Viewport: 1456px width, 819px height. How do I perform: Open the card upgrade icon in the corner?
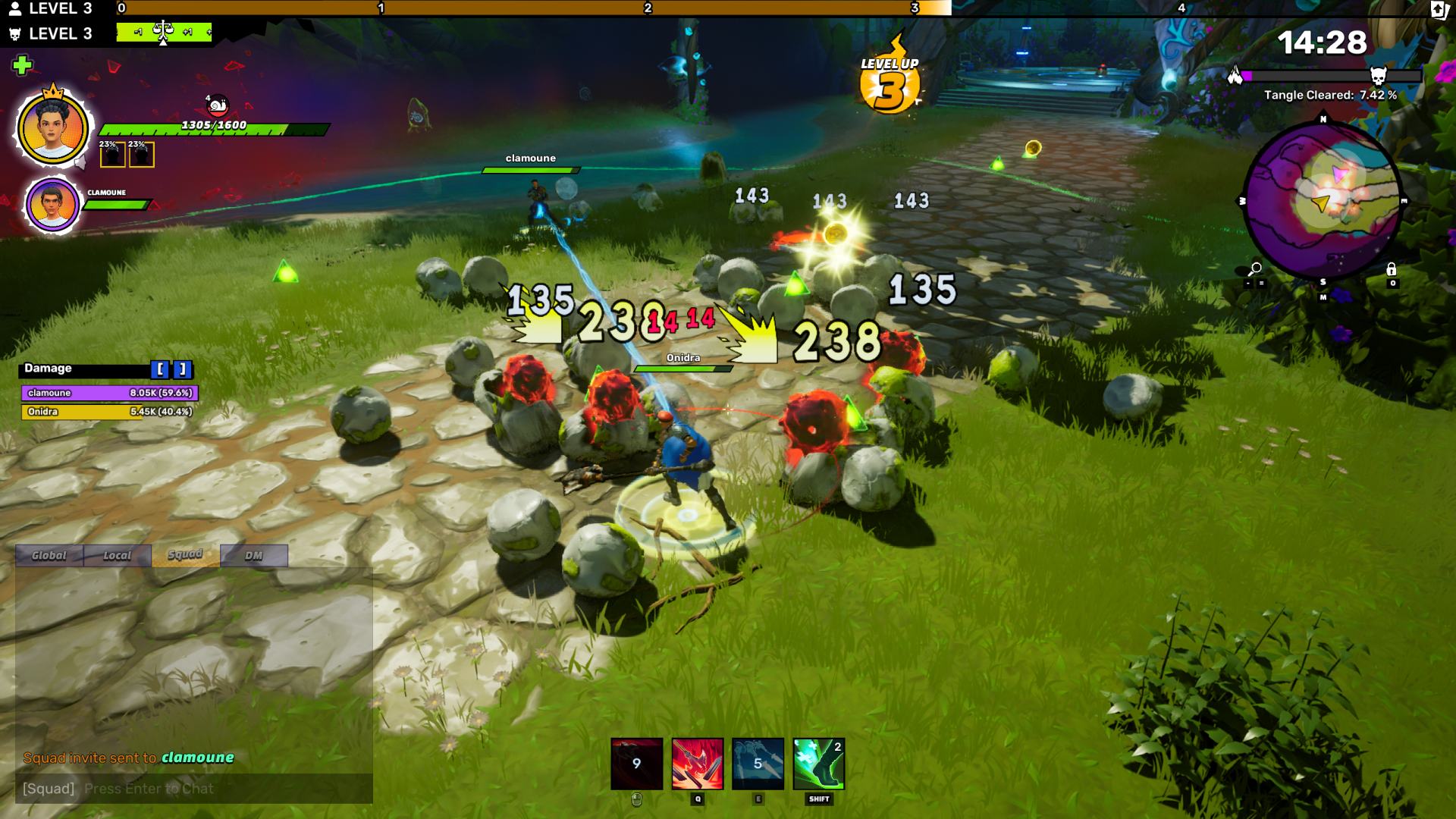coord(1439,10)
